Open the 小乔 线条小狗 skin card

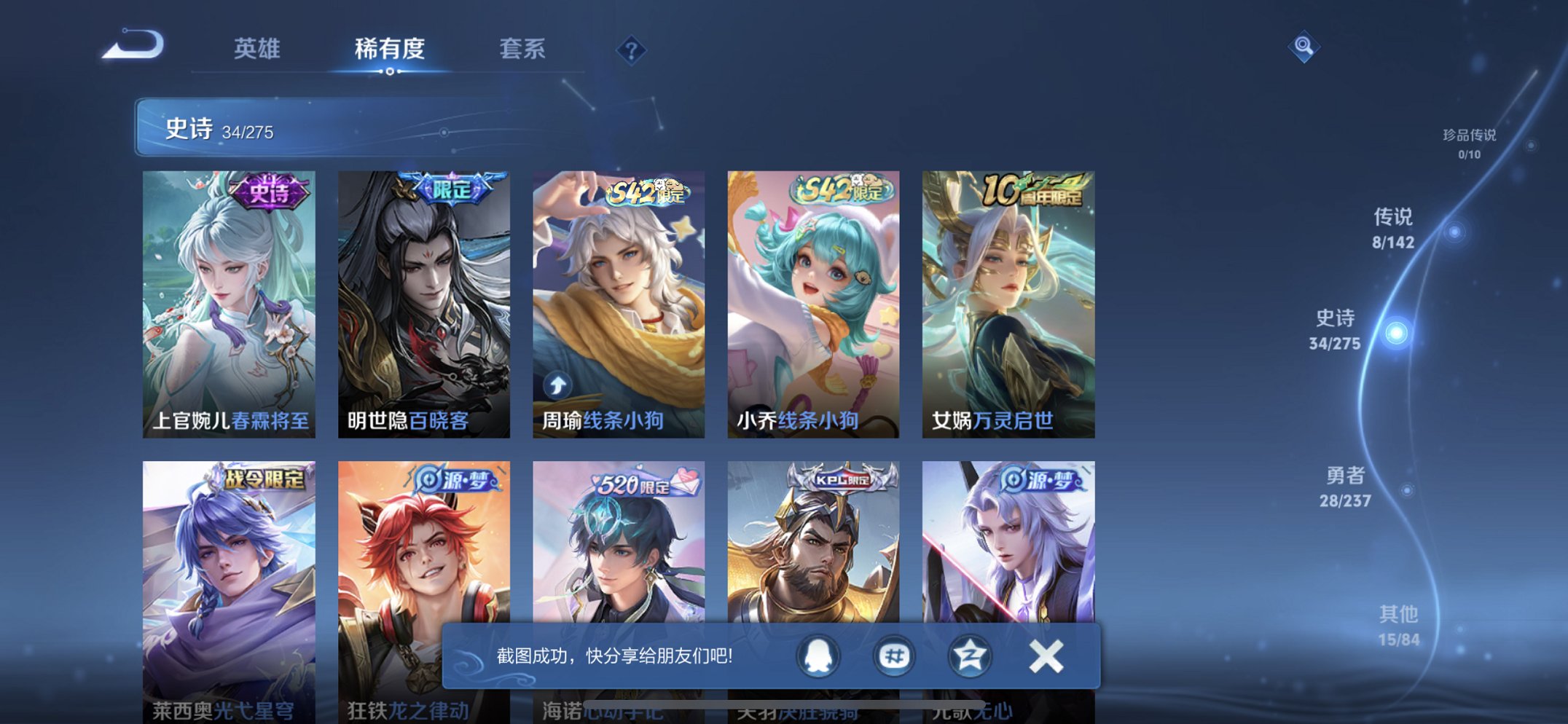point(812,302)
